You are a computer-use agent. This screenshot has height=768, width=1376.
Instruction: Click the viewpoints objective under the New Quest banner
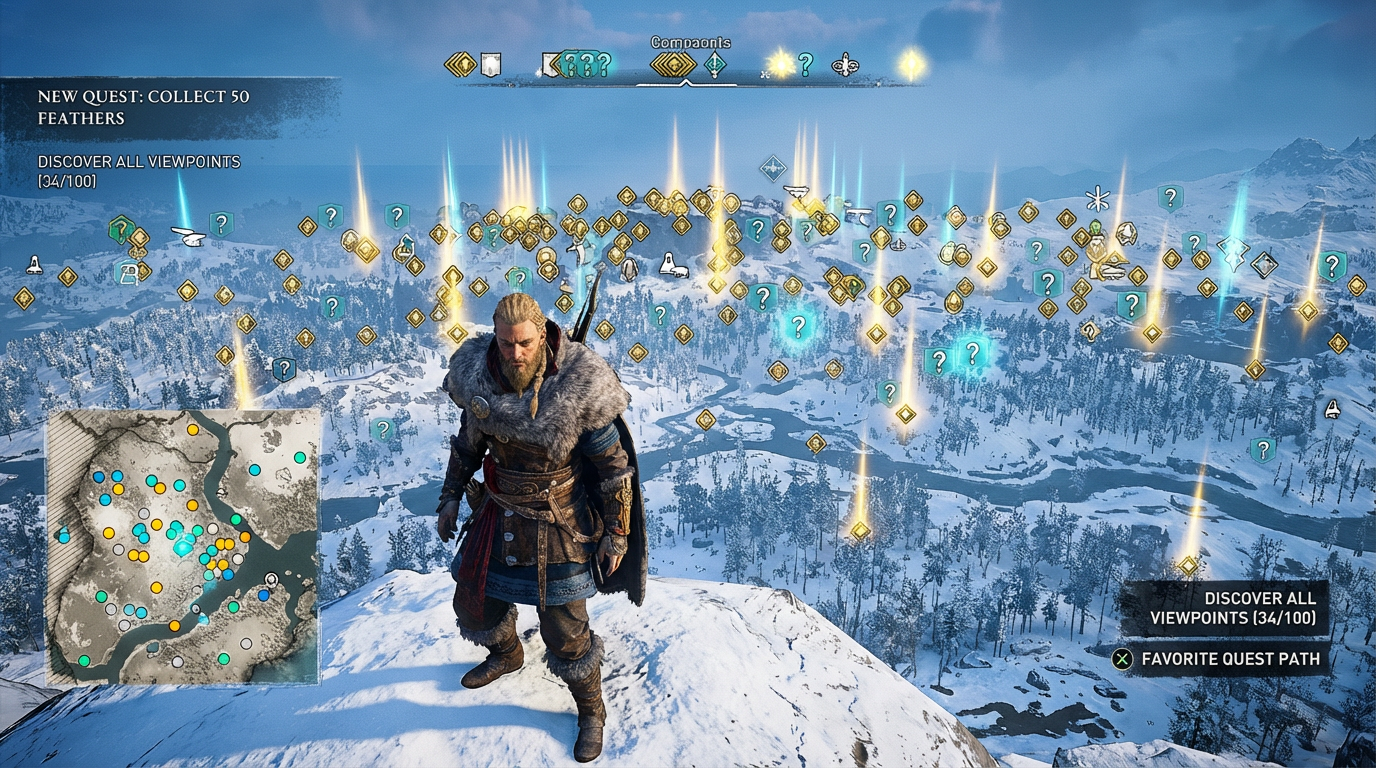click(x=139, y=170)
